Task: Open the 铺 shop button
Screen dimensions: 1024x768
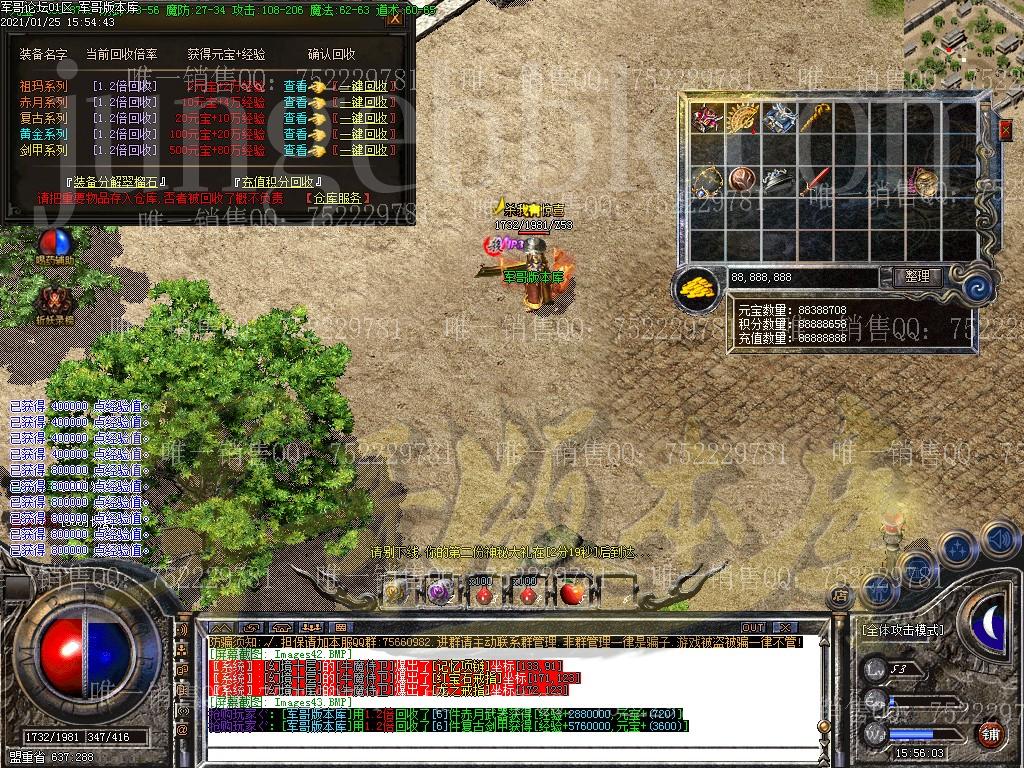Action: [990, 733]
